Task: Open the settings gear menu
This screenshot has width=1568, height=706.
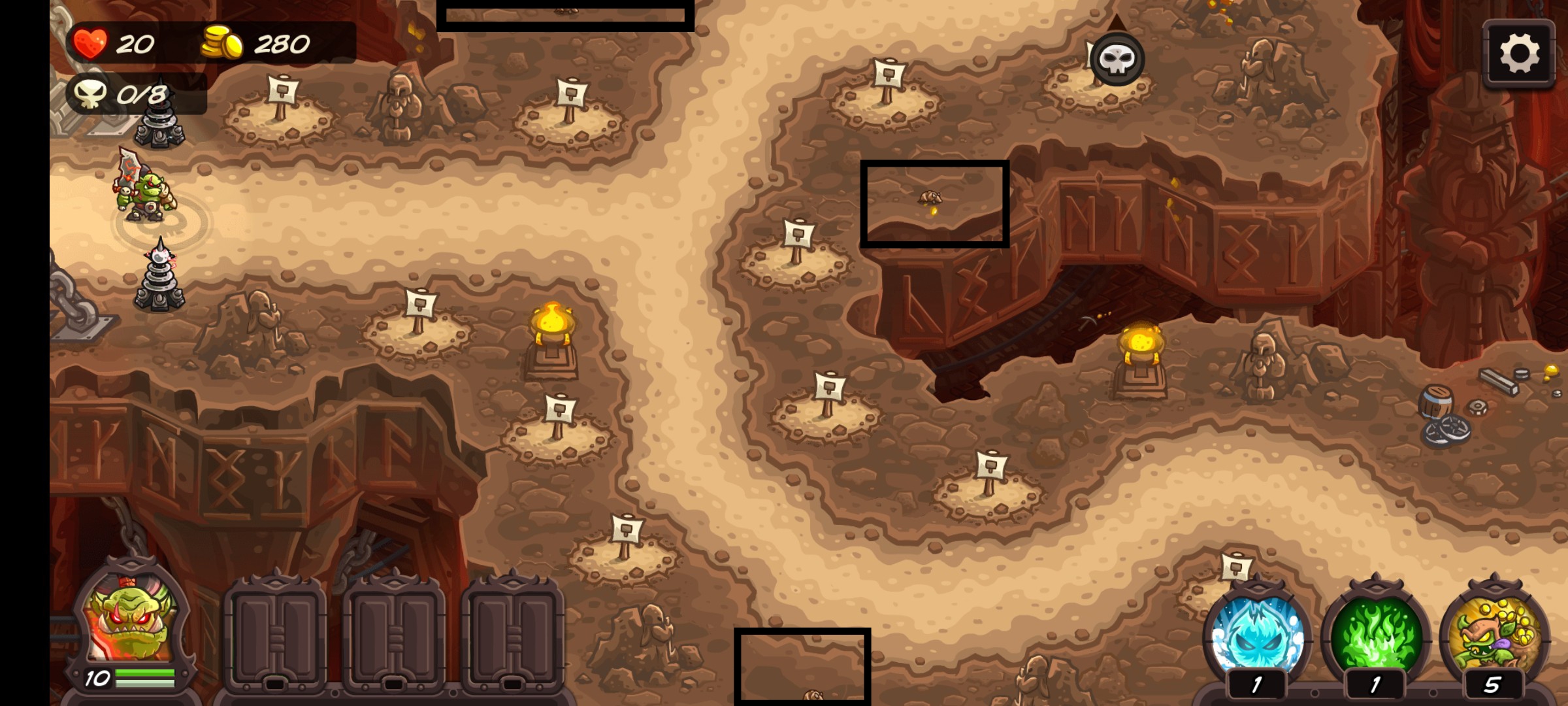Action: [1518, 54]
